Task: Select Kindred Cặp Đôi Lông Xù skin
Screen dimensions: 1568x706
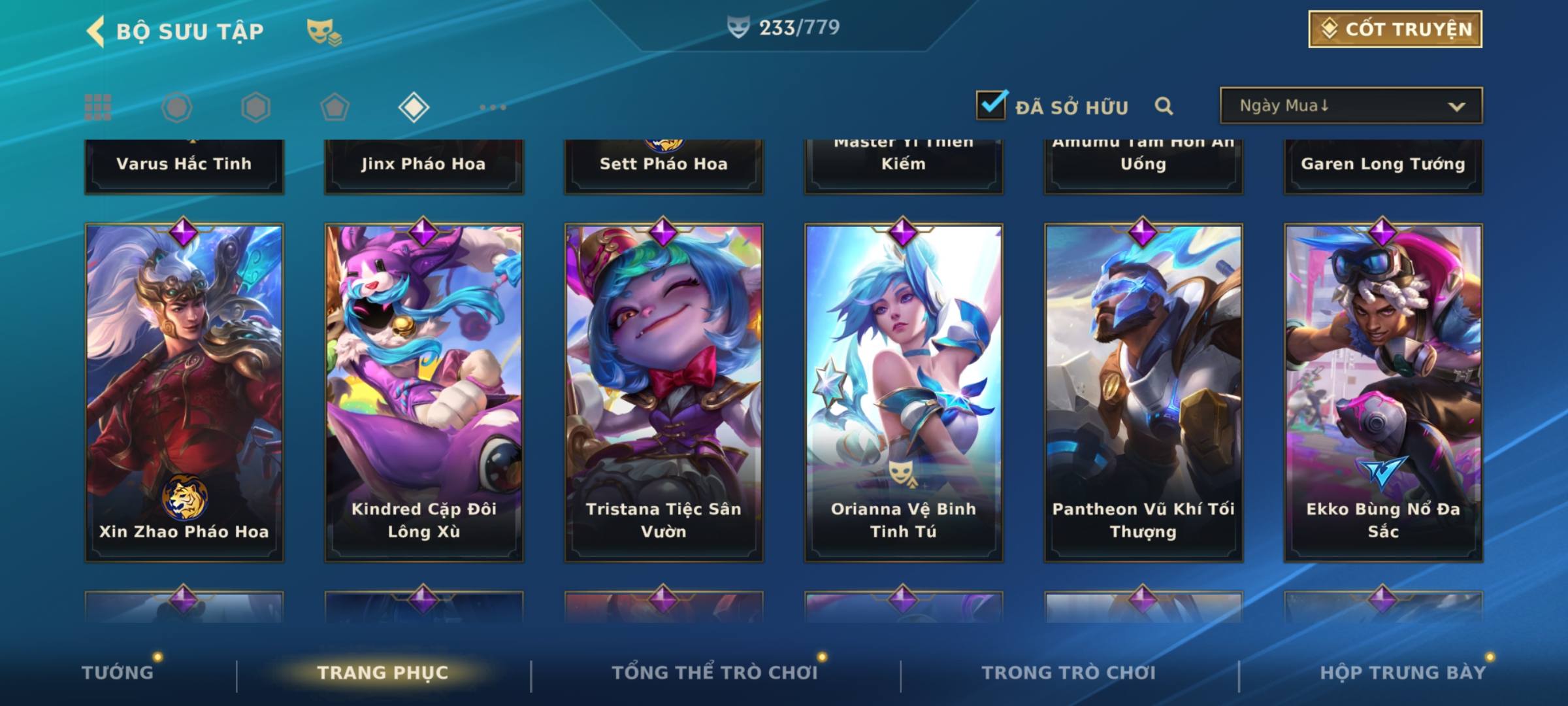Action: tap(424, 392)
